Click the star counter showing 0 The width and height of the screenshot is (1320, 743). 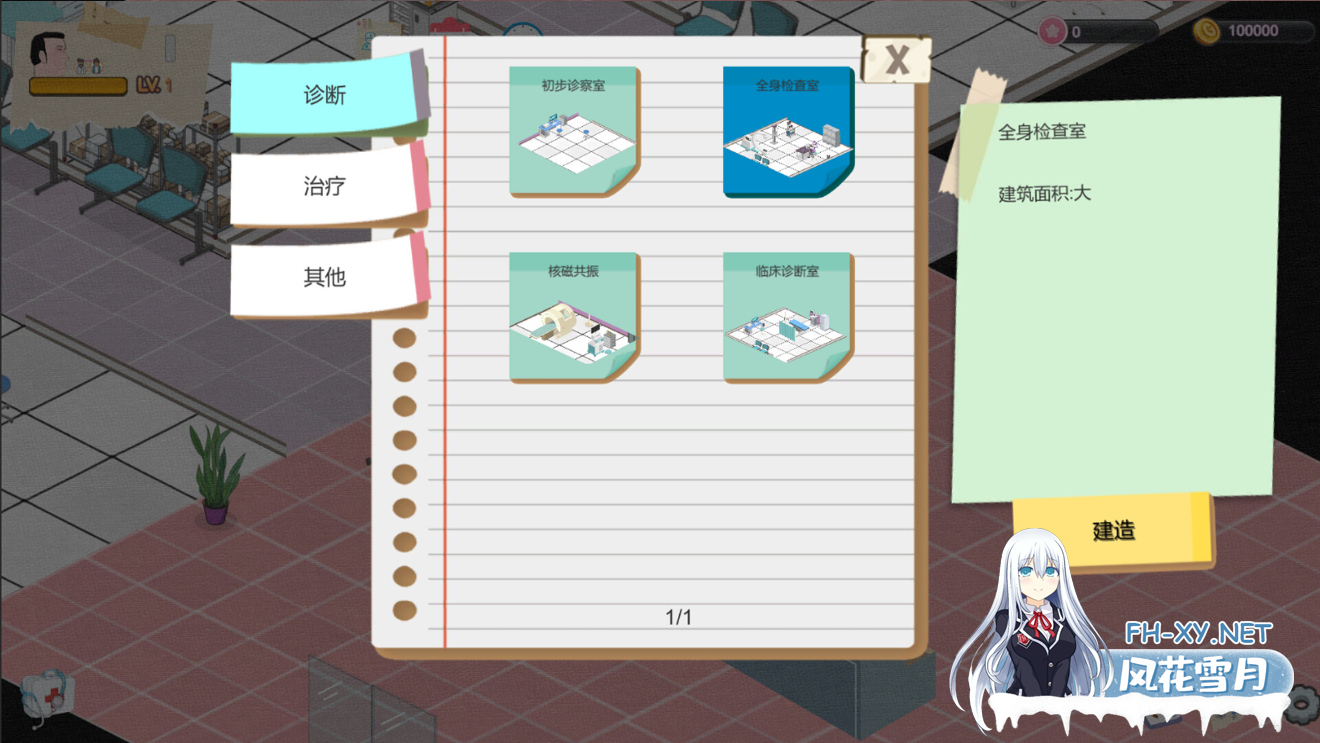[x=1080, y=31]
